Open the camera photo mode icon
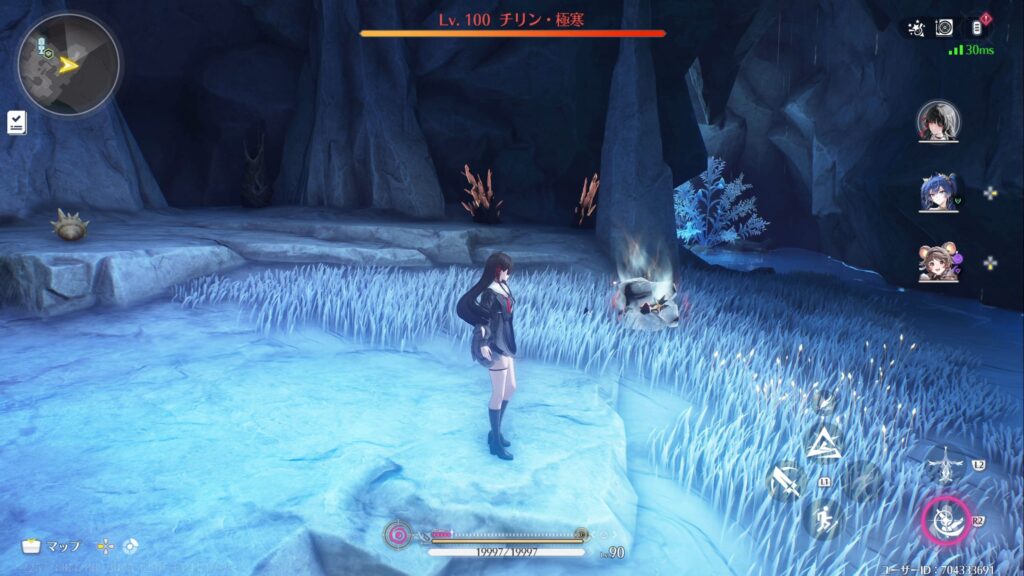 click(x=944, y=28)
